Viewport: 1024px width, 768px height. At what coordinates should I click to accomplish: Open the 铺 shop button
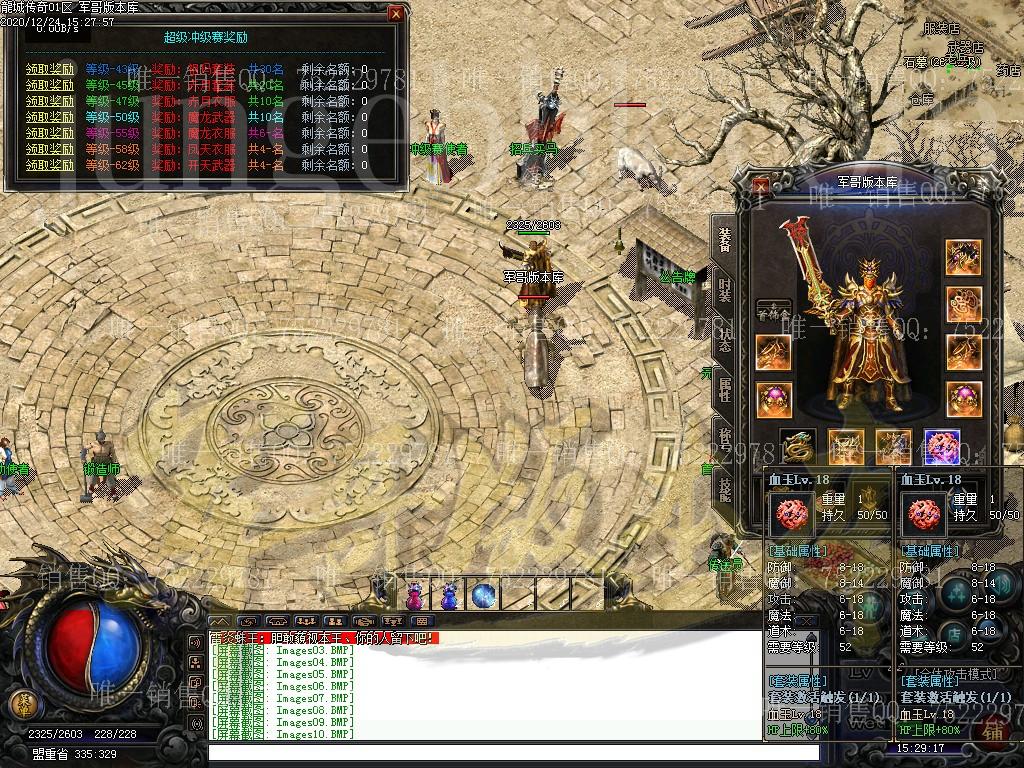tap(996, 731)
